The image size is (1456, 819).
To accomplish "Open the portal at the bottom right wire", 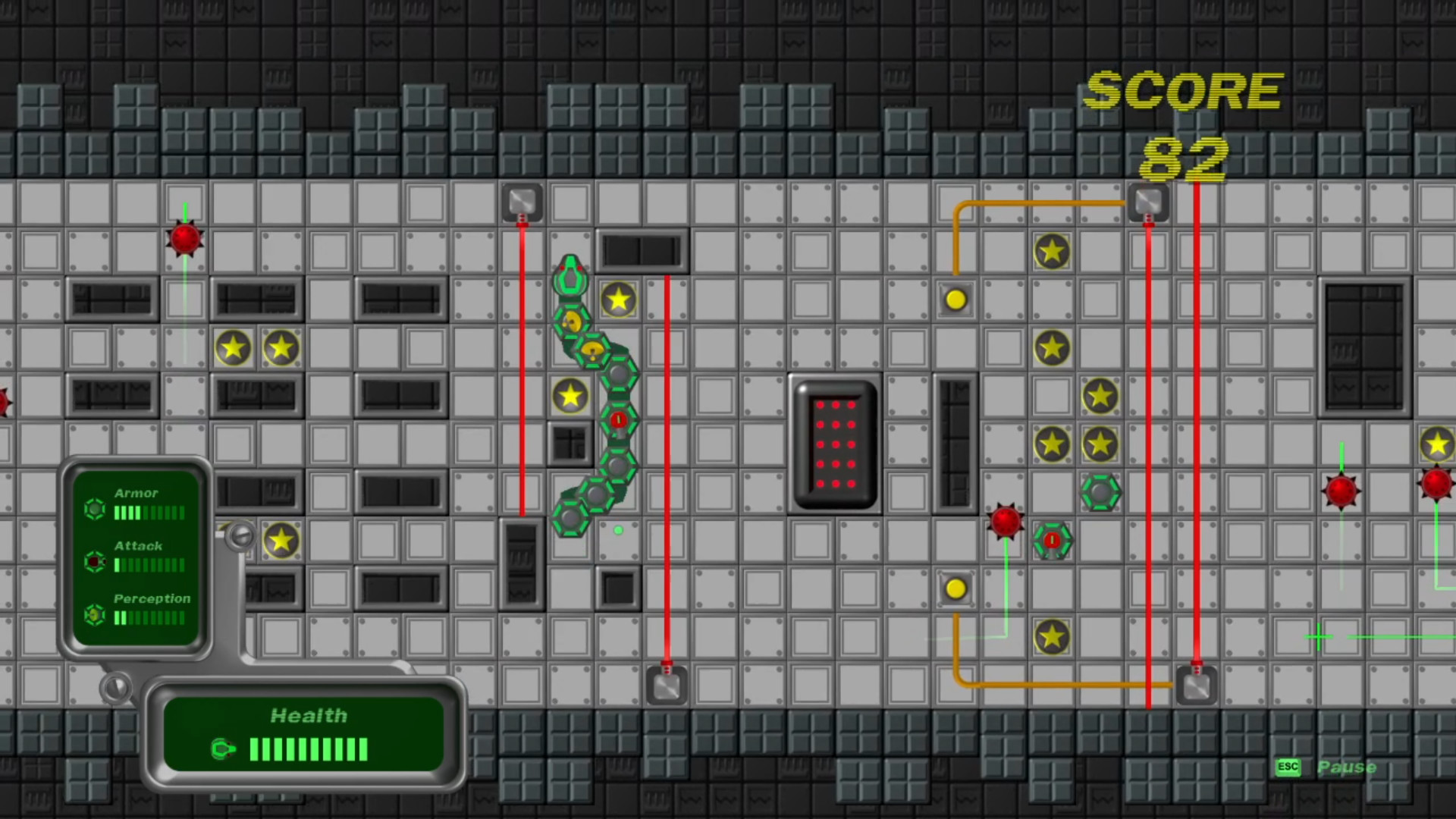I will [x=1196, y=685].
